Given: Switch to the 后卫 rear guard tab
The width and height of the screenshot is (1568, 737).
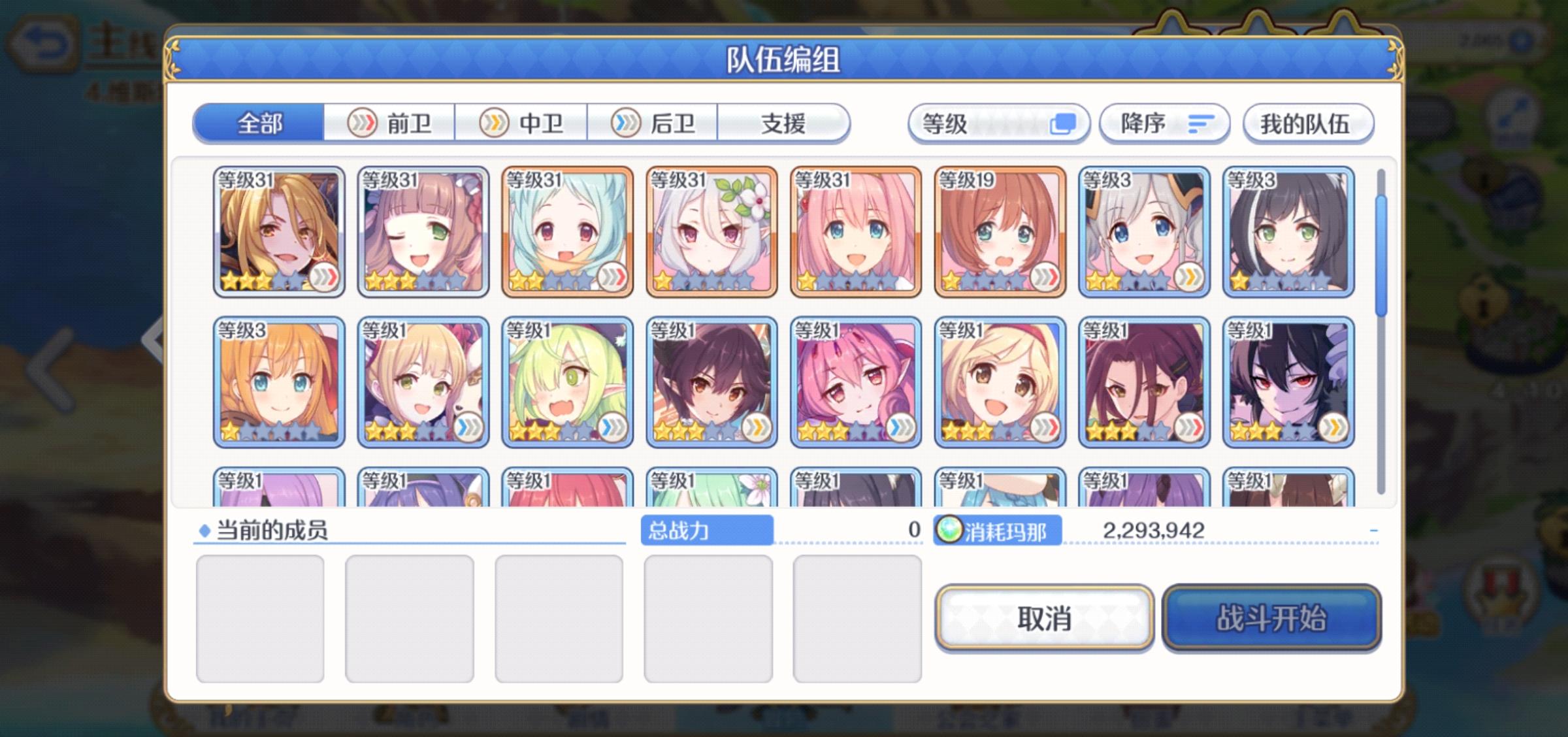Looking at the screenshot, I should 656,123.
